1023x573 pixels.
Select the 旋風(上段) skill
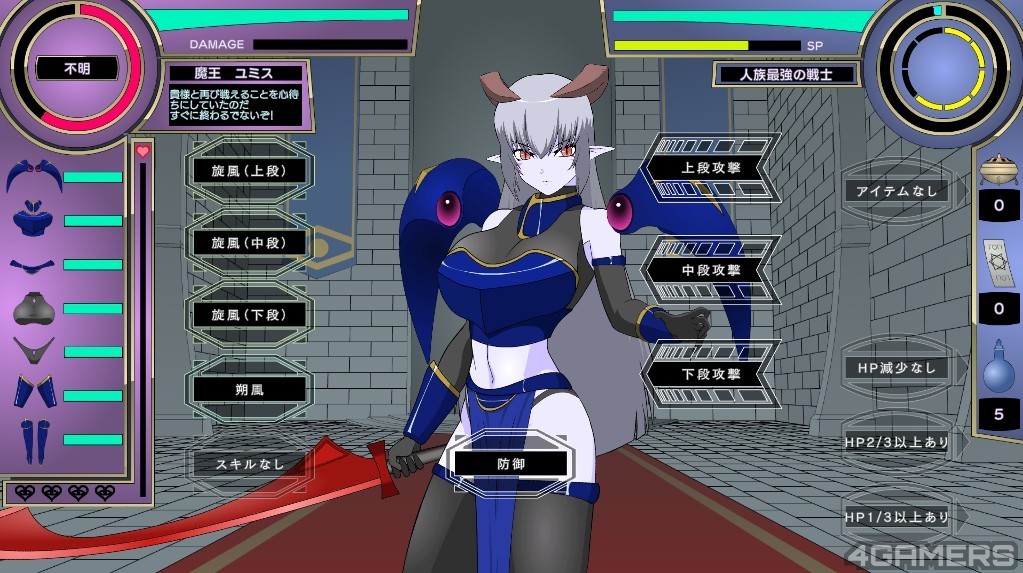[x=250, y=171]
